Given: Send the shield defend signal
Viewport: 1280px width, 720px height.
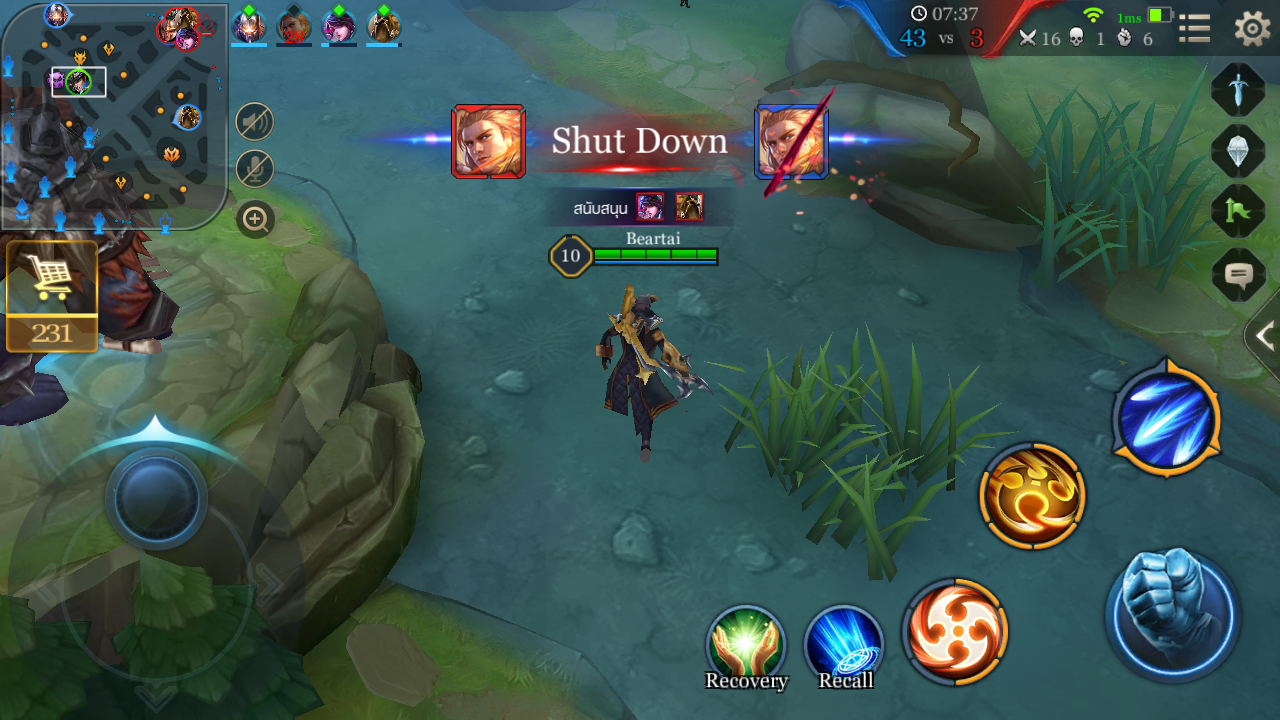Looking at the screenshot, I should [x=1238, y=151].
